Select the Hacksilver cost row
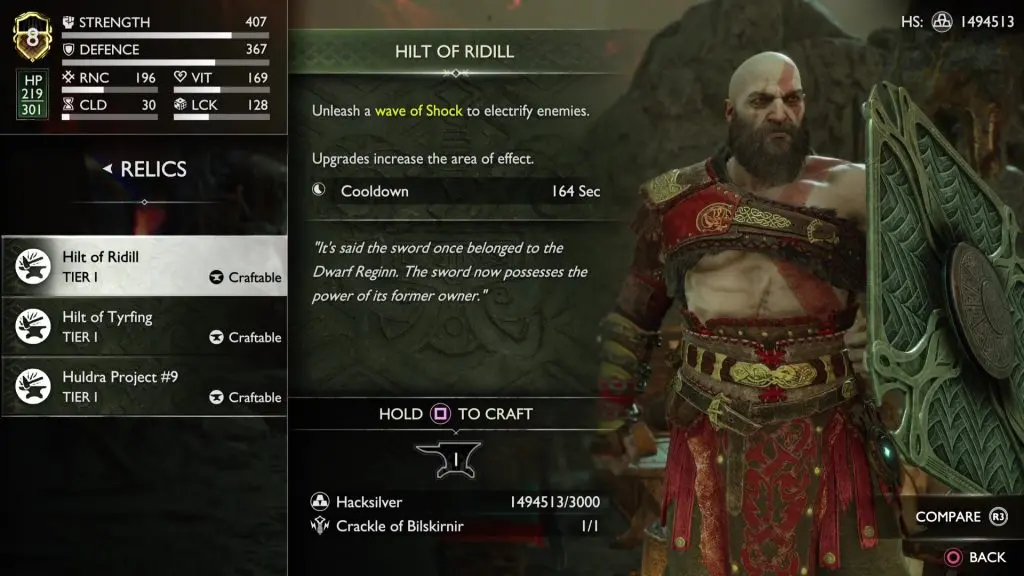1024x576 pixels. click(455, 503)
